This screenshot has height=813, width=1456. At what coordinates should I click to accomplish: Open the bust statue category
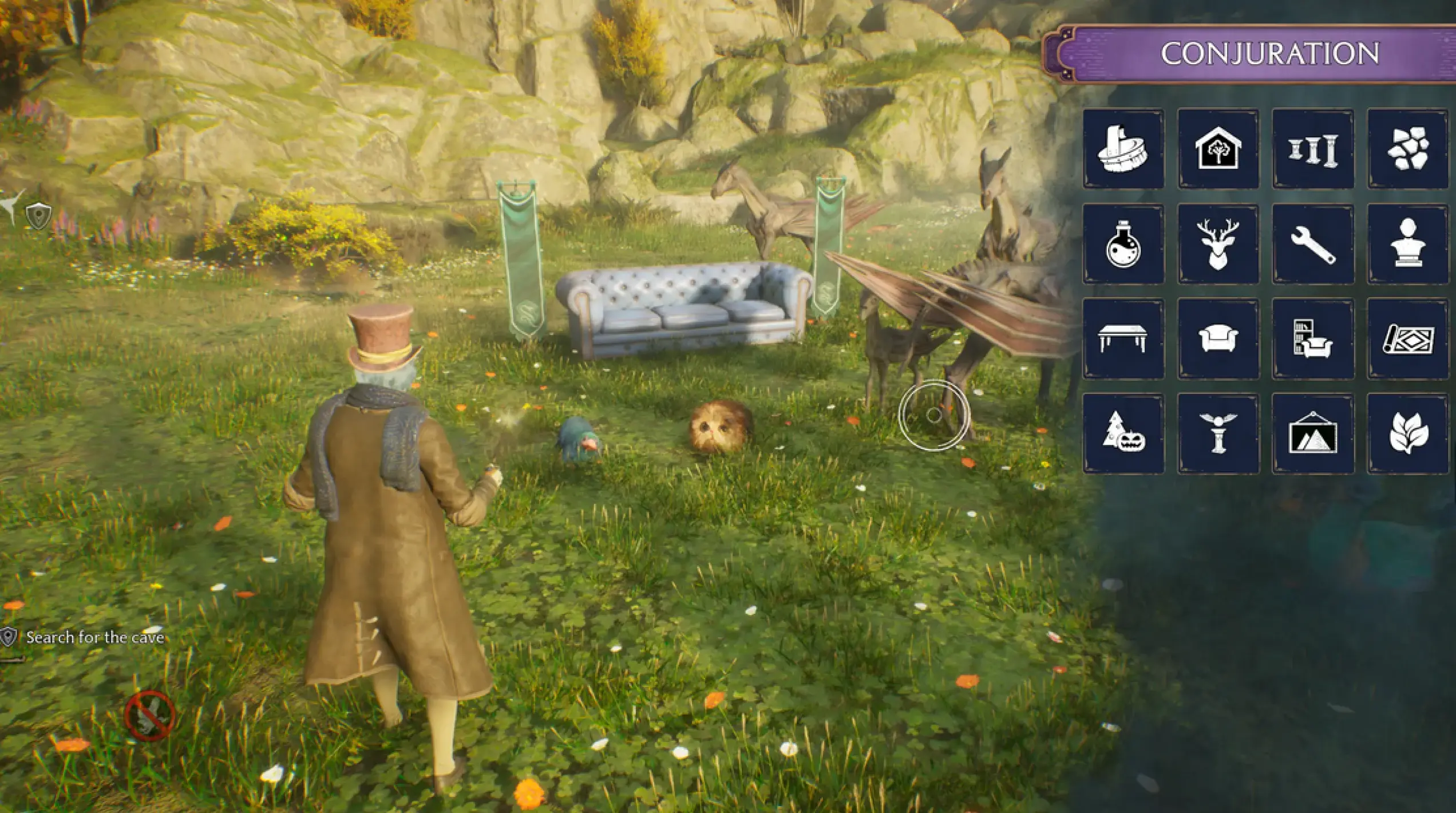(1408, 244)
